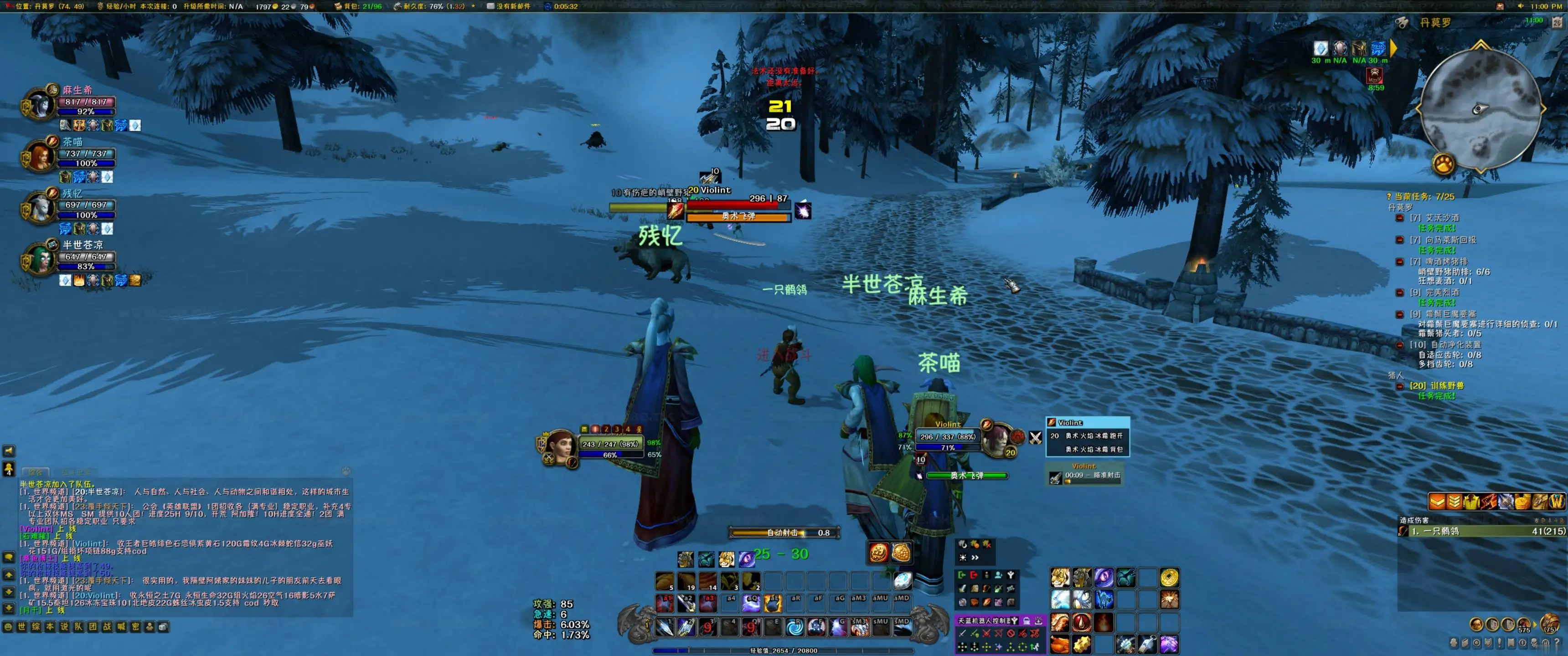Viewport: 1568px width, 656px height.
Task: Jump chat to bottom with the lowest arrow button
Action: click(9, 608)
